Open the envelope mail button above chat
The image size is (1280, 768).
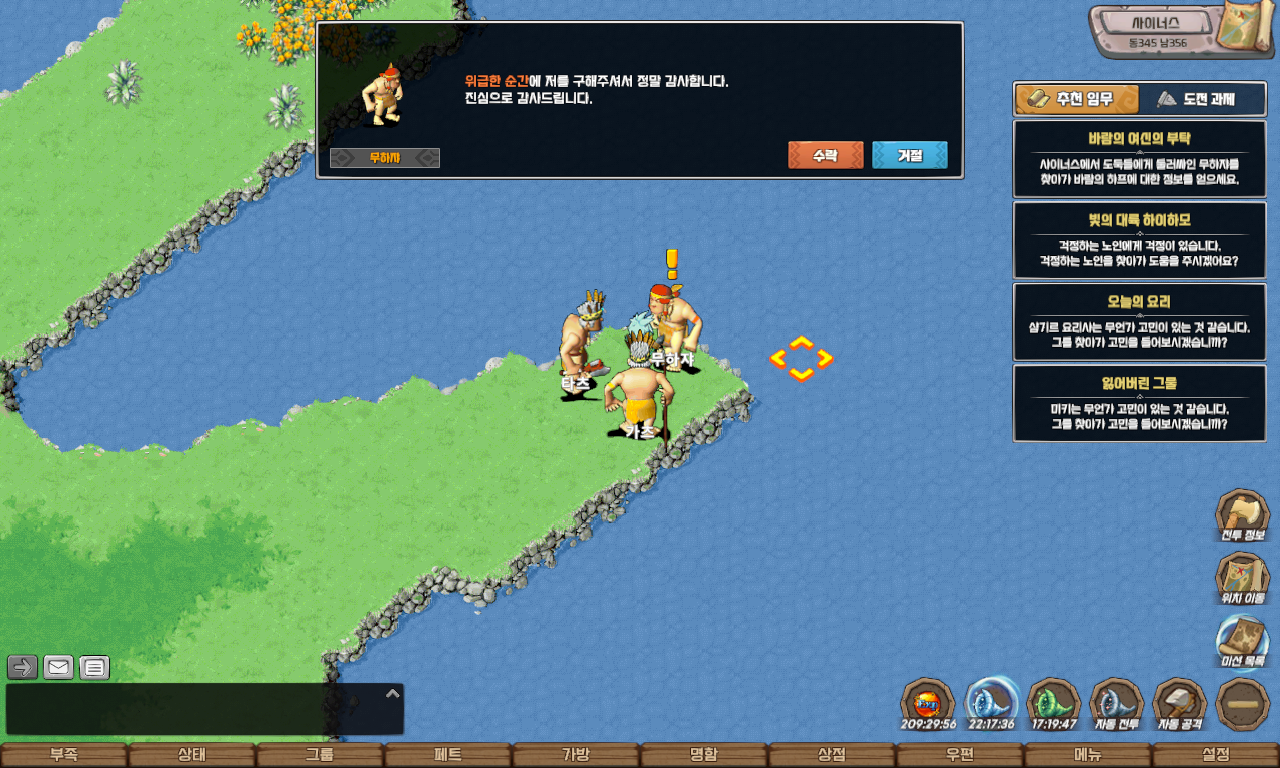[59, 667]
